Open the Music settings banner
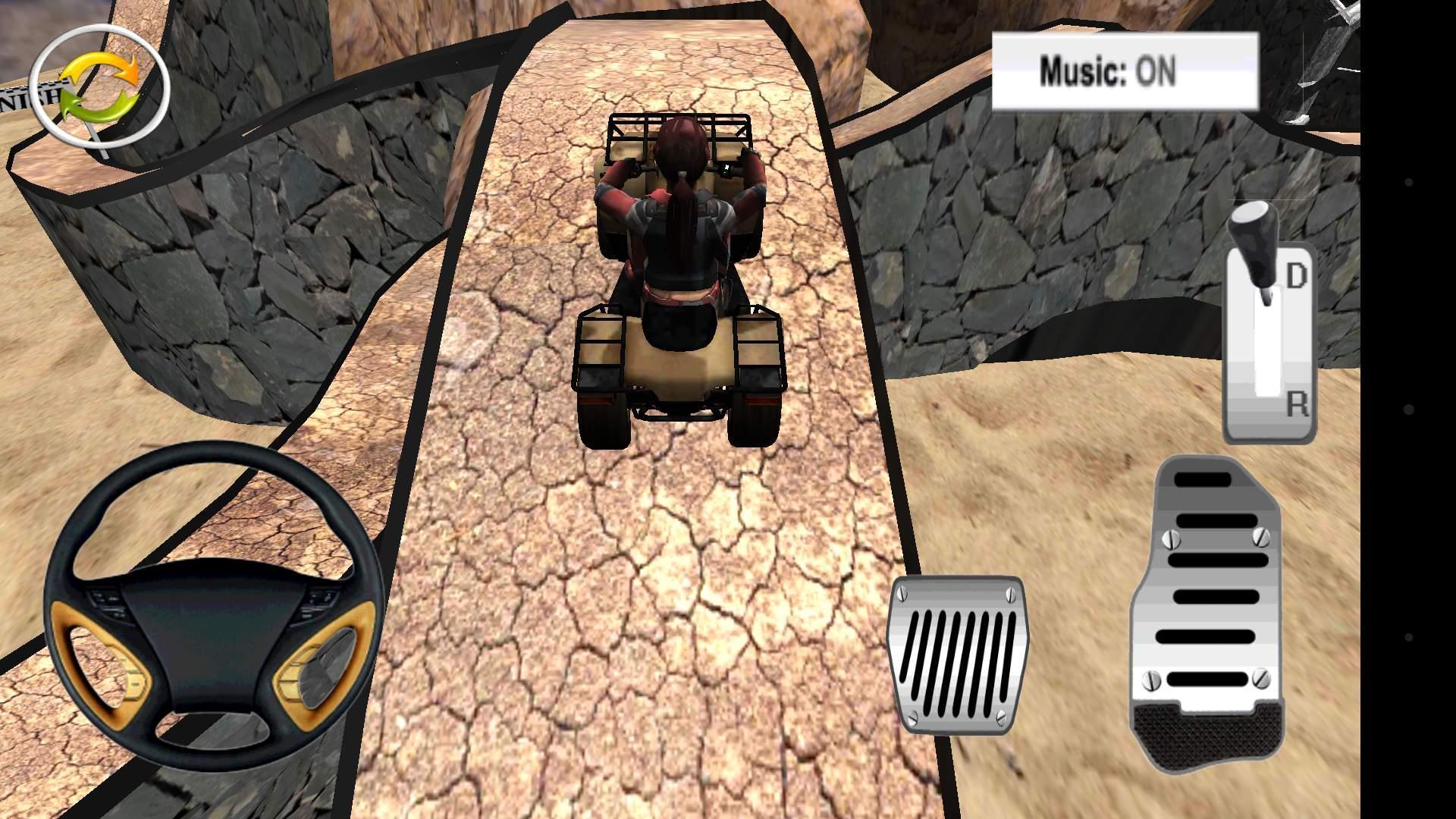 click(x=1125, y=71)
